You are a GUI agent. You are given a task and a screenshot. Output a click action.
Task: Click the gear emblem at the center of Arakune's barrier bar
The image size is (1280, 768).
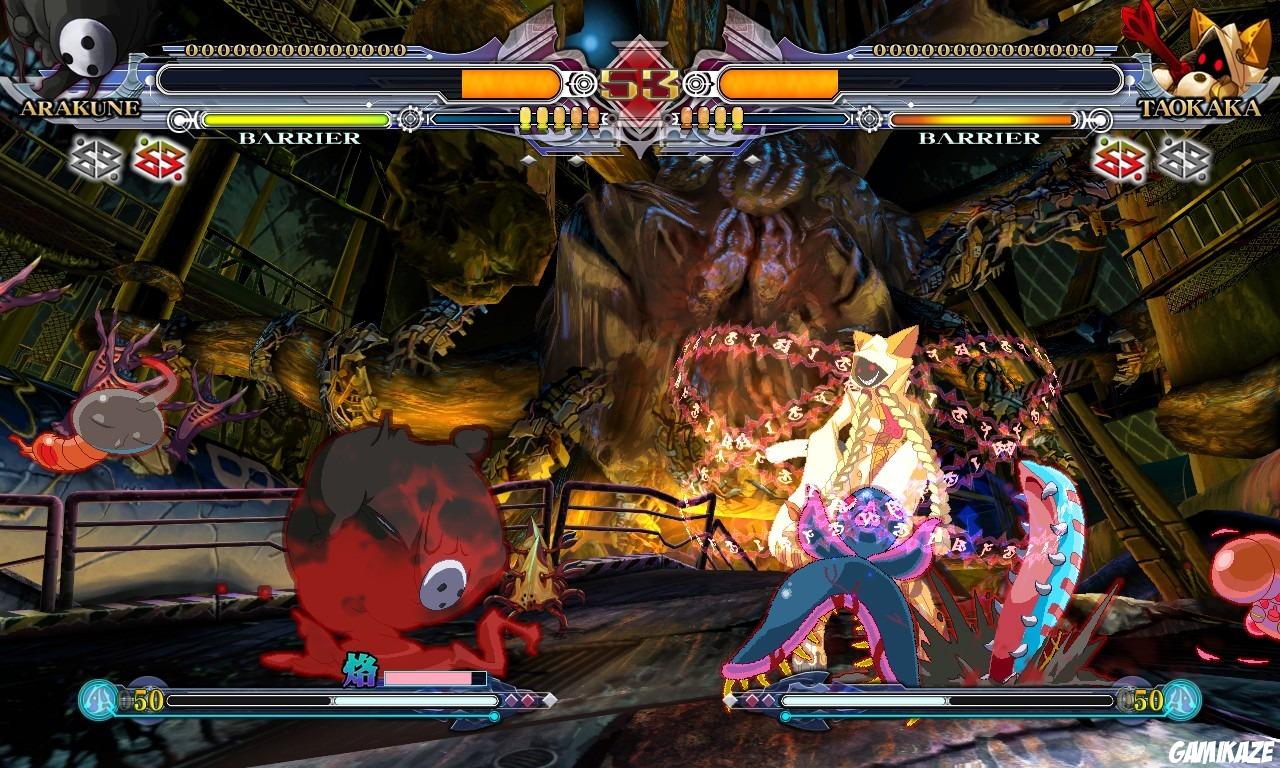(x=410, y=120)
